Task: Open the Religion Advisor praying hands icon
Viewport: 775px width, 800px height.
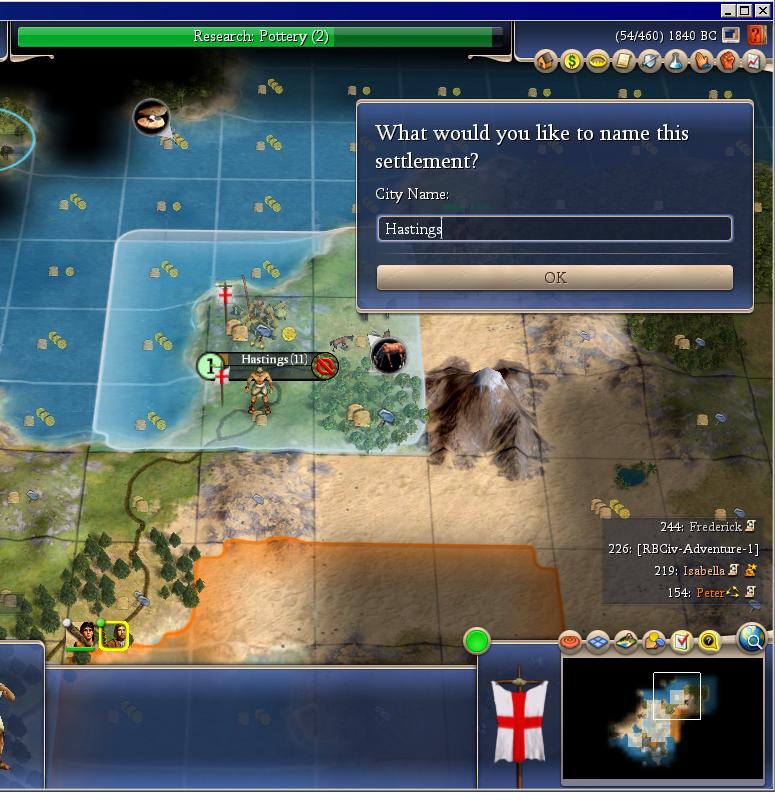Action: click(702, 62)
